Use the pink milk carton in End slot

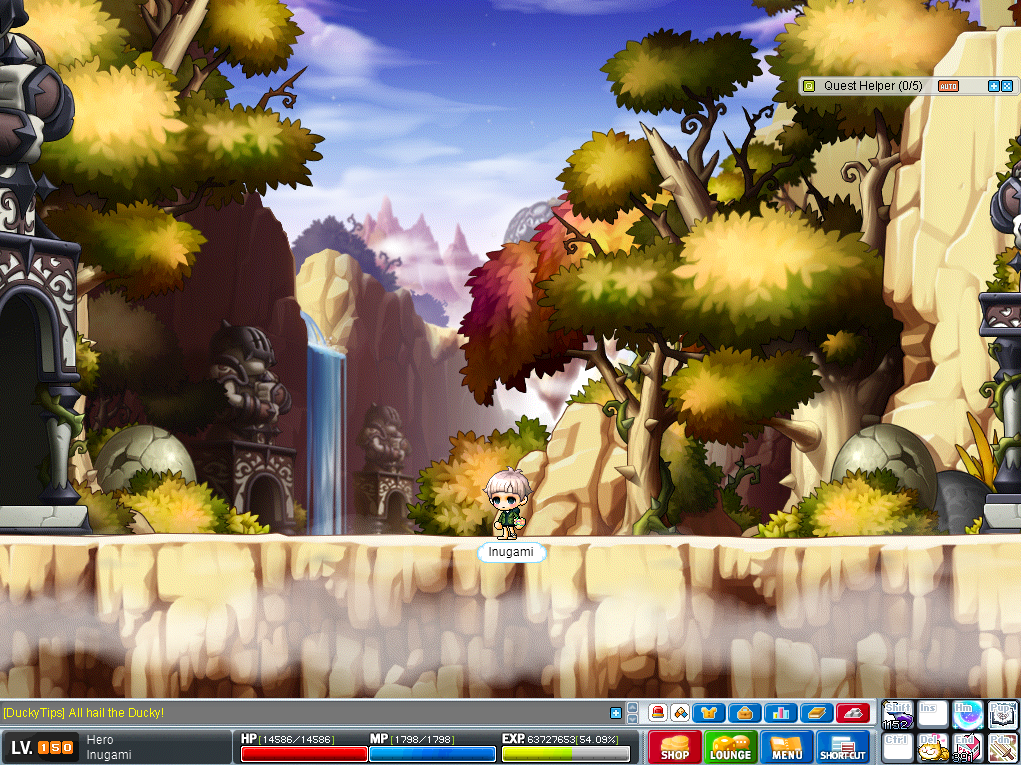click(x=966, y=748)
